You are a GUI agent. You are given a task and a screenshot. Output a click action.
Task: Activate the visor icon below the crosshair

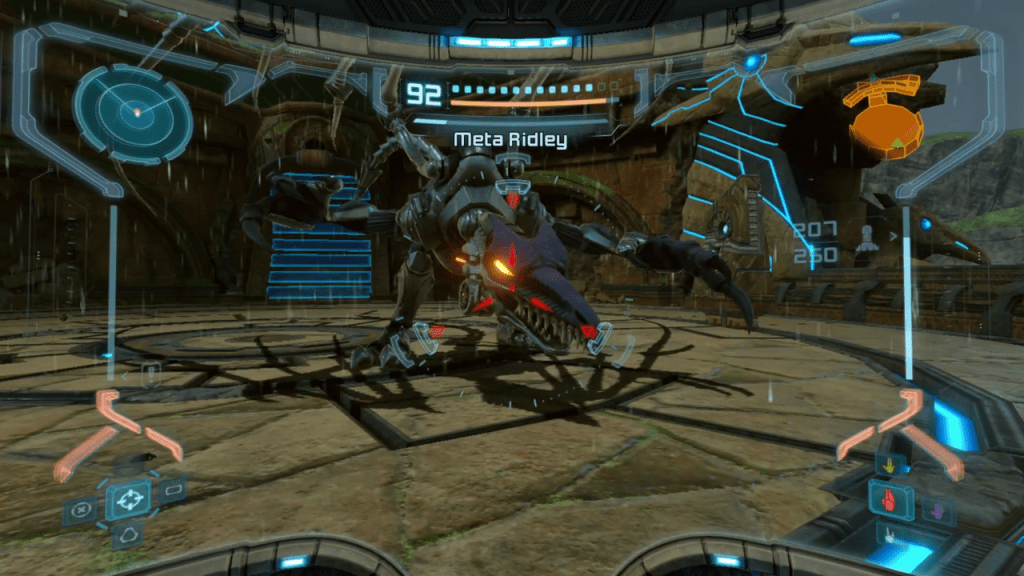[x=128, y=537]
